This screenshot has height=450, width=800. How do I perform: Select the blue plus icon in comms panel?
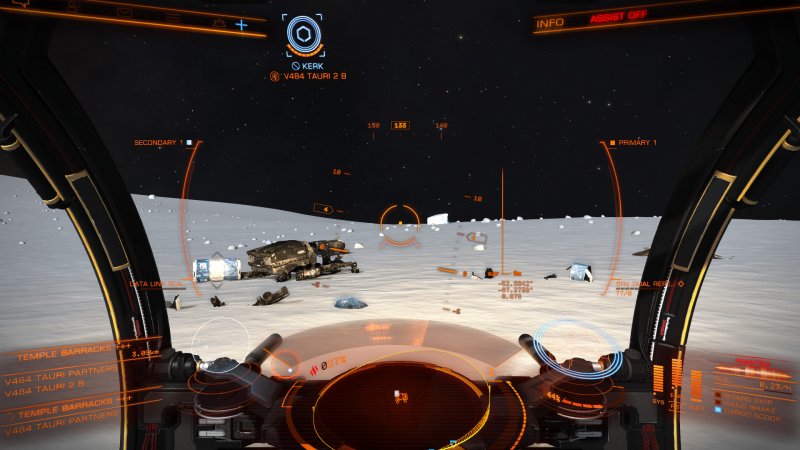[x=241, y=24]
